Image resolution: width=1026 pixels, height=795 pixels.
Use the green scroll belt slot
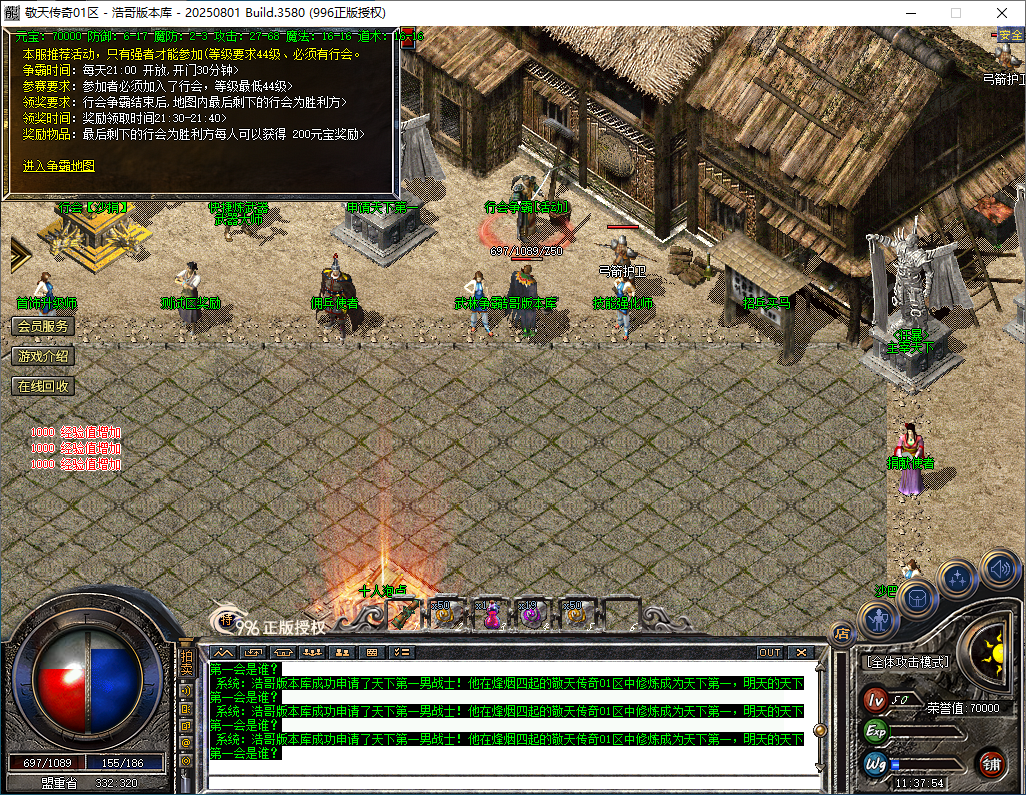point(403,614)
